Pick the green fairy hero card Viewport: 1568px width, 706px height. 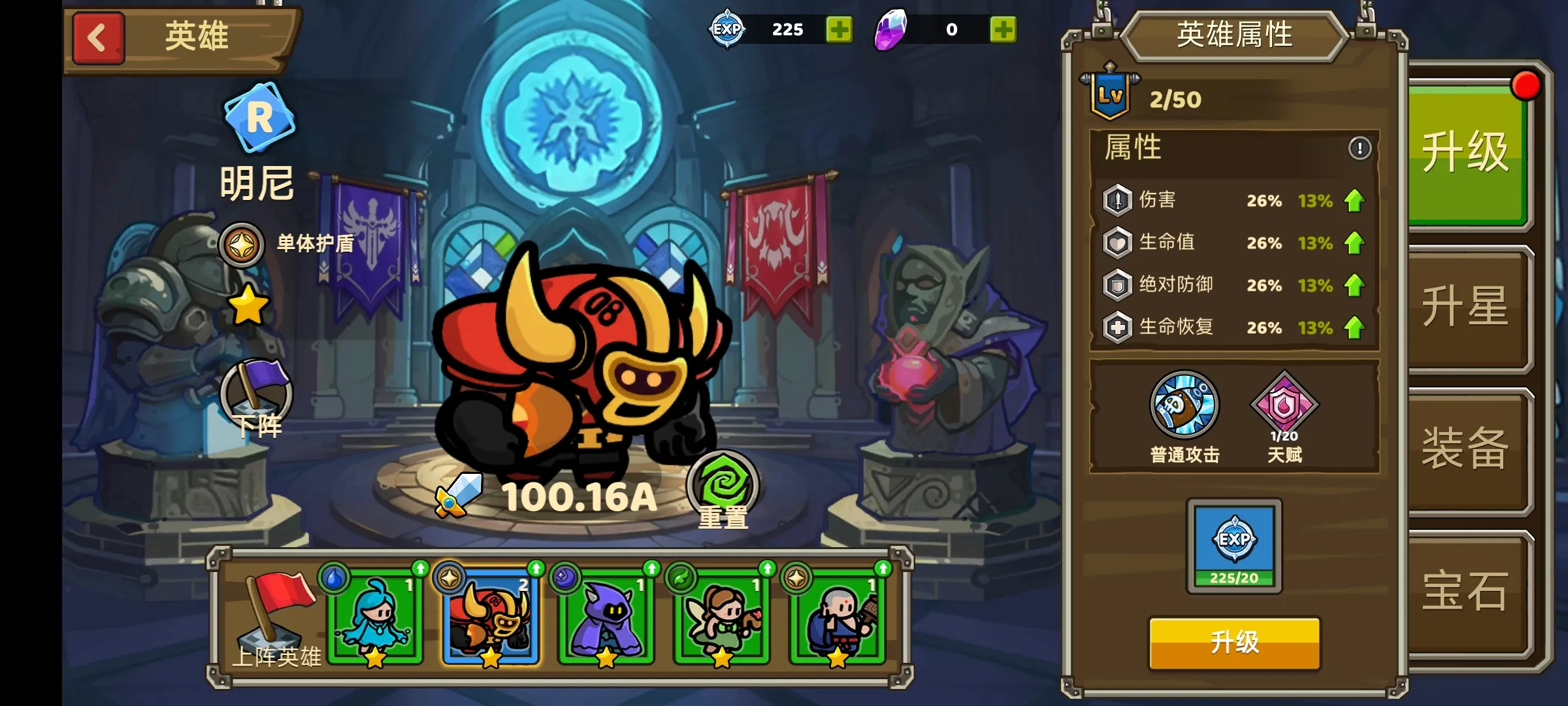722,618
